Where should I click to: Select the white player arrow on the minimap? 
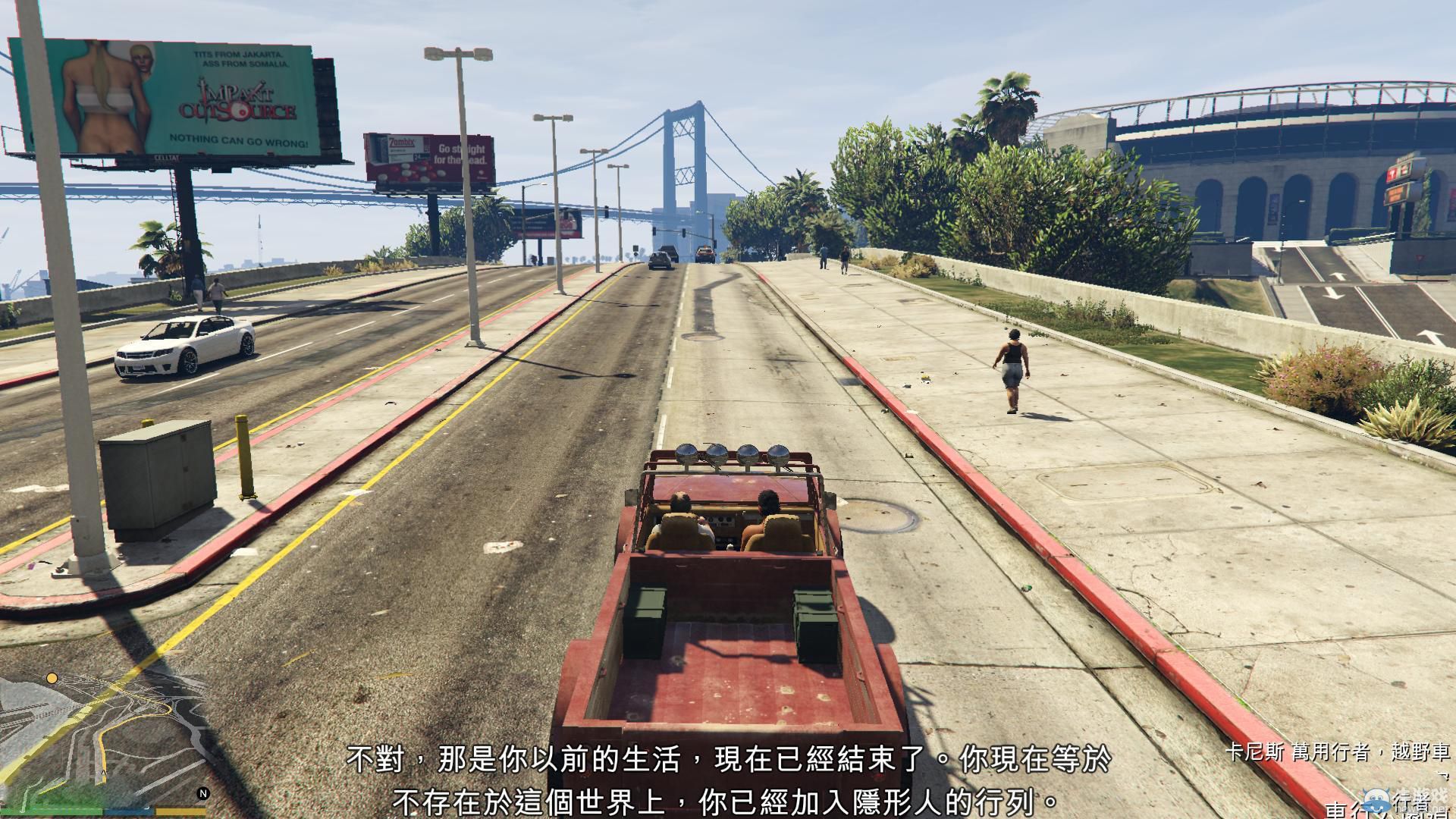tap(103, 773)
